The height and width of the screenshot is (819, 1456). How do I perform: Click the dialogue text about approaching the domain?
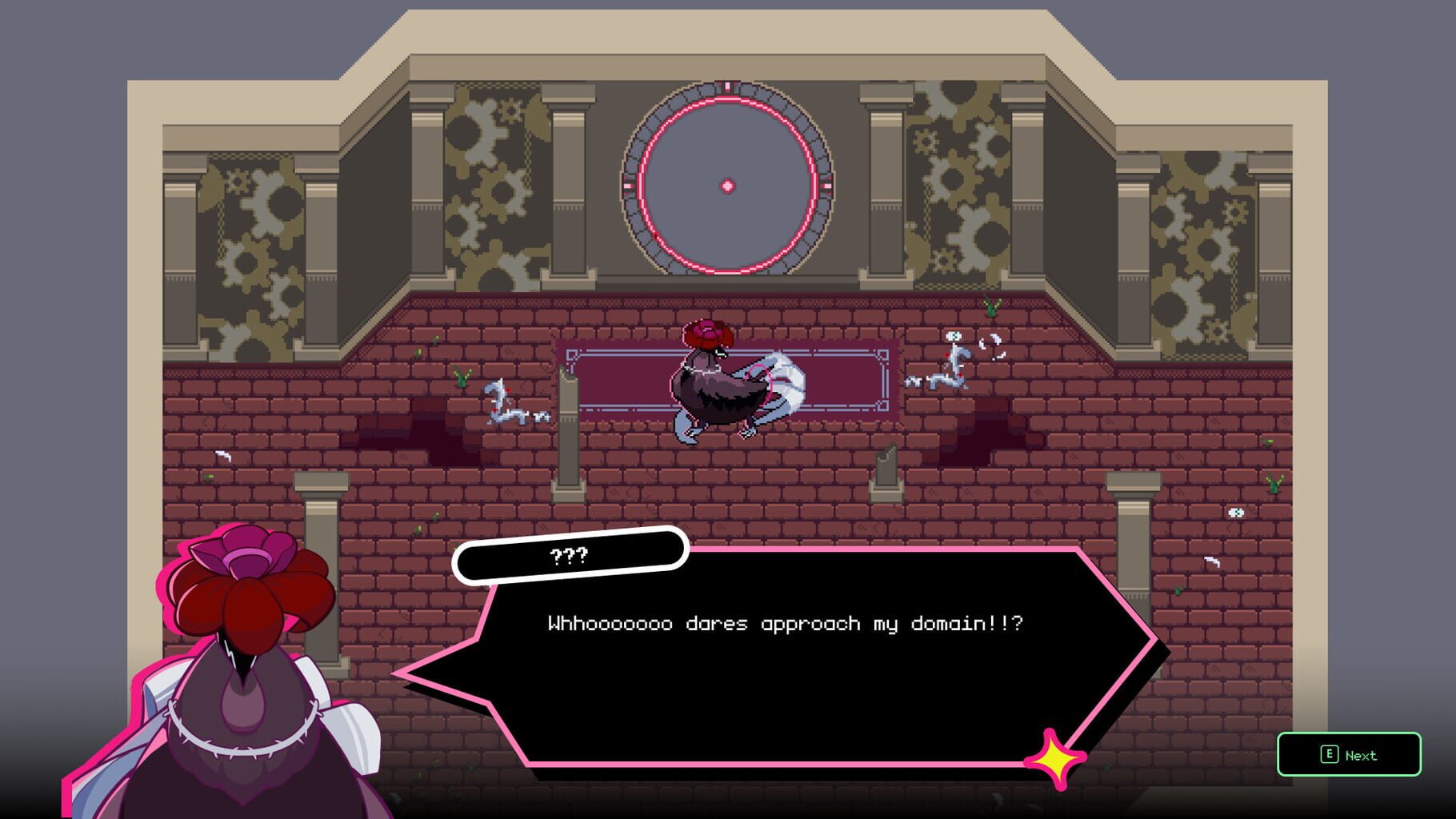click(788, 625)
